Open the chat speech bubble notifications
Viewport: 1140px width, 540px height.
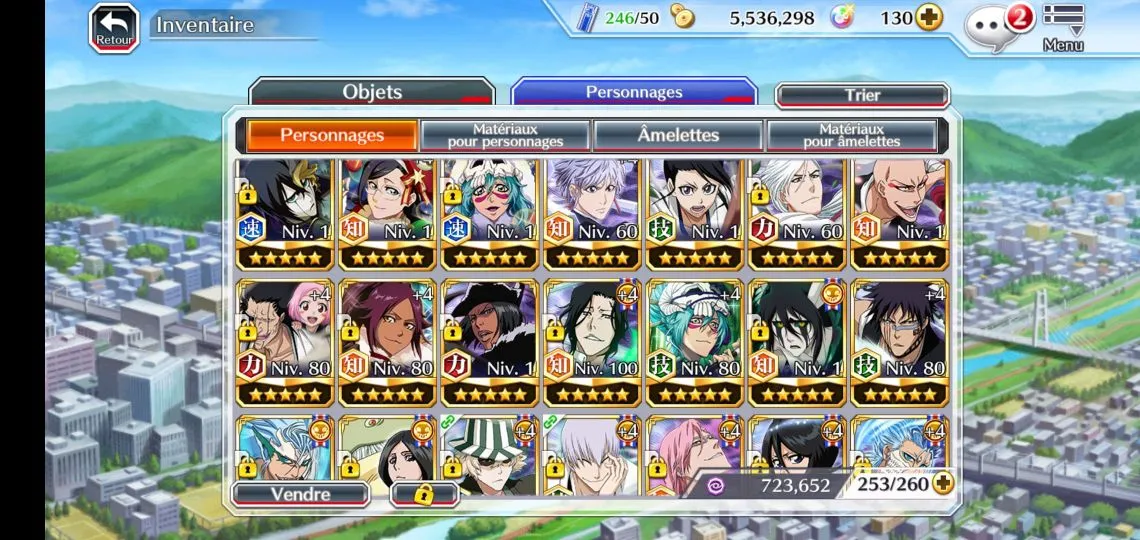click(x=988, y=25)
